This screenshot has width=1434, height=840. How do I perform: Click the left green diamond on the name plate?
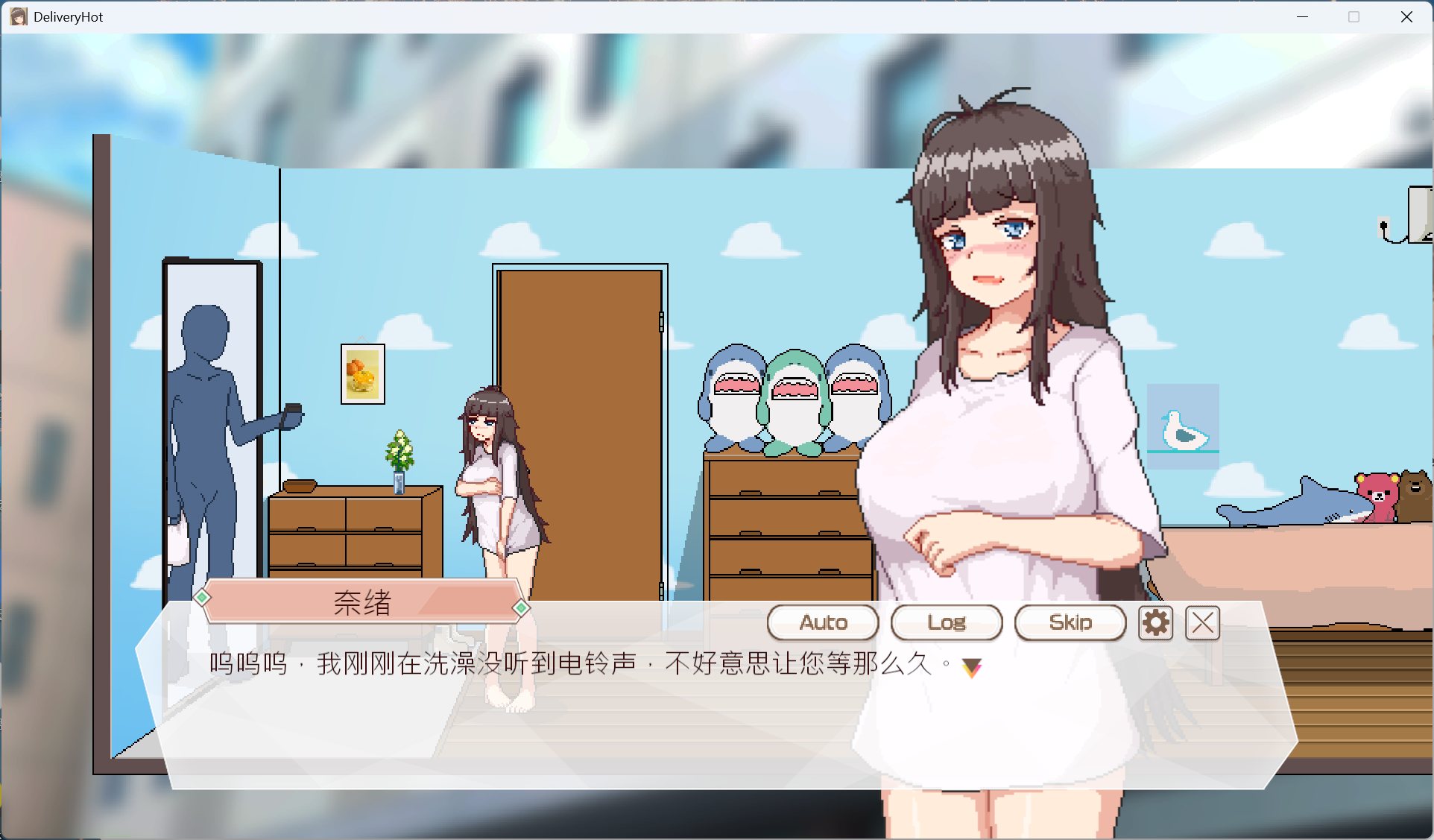coord(201,597)
